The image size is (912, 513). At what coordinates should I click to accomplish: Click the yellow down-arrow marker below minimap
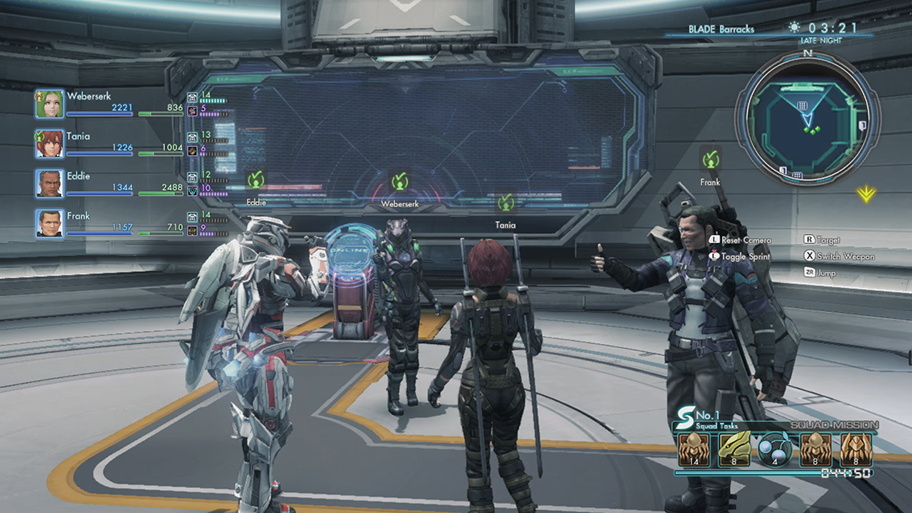click(866, 194)
